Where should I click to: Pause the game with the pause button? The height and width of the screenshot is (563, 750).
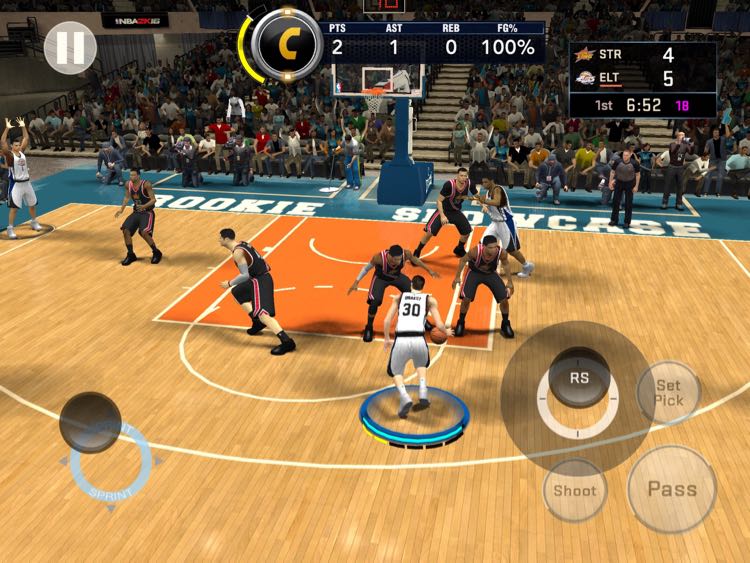tap(70, 47)
